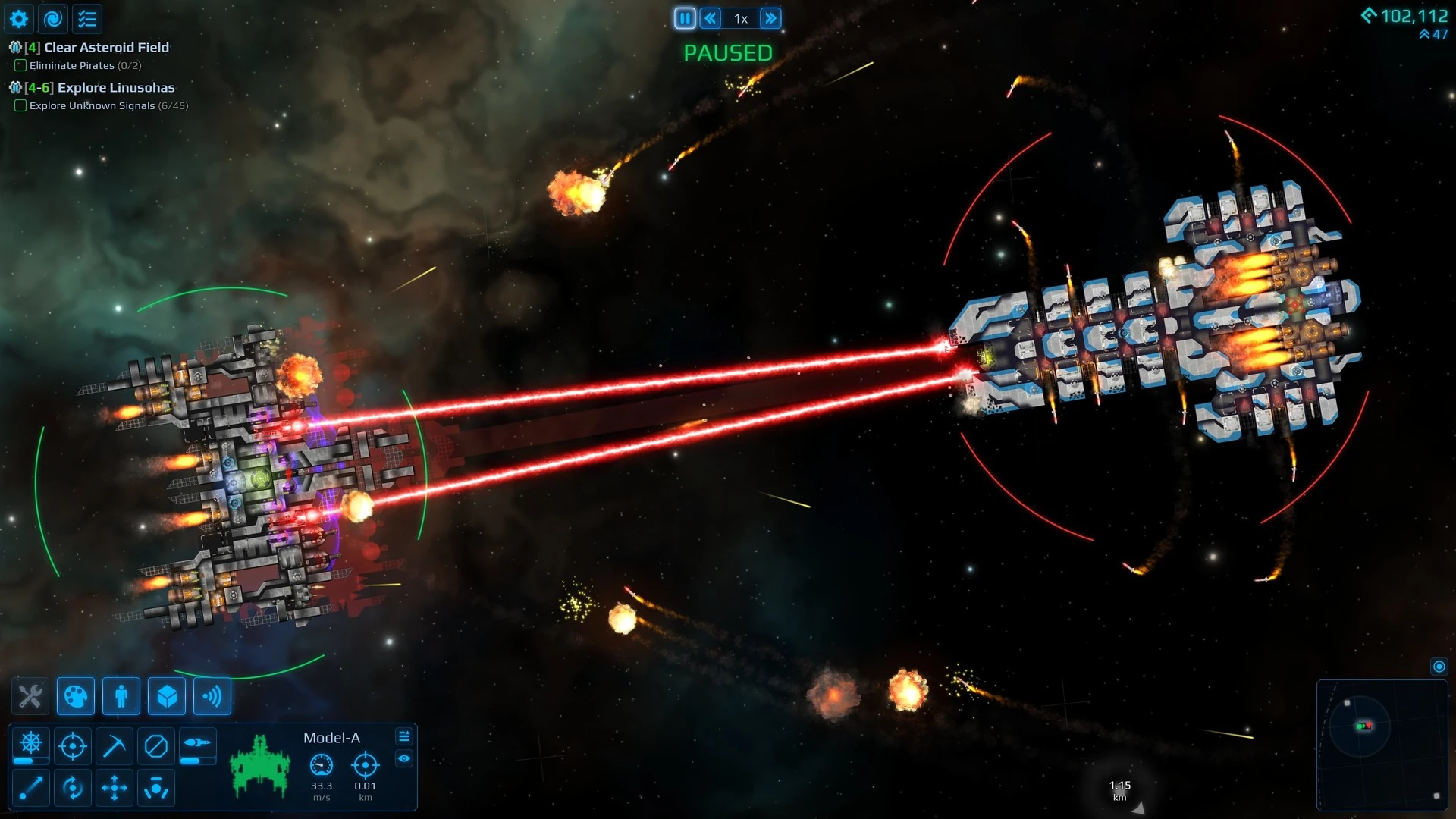This screenshot has height=819, width=1456.
Task: Open the cargo cube inventory panel
Action: click(x=167, y=696)
